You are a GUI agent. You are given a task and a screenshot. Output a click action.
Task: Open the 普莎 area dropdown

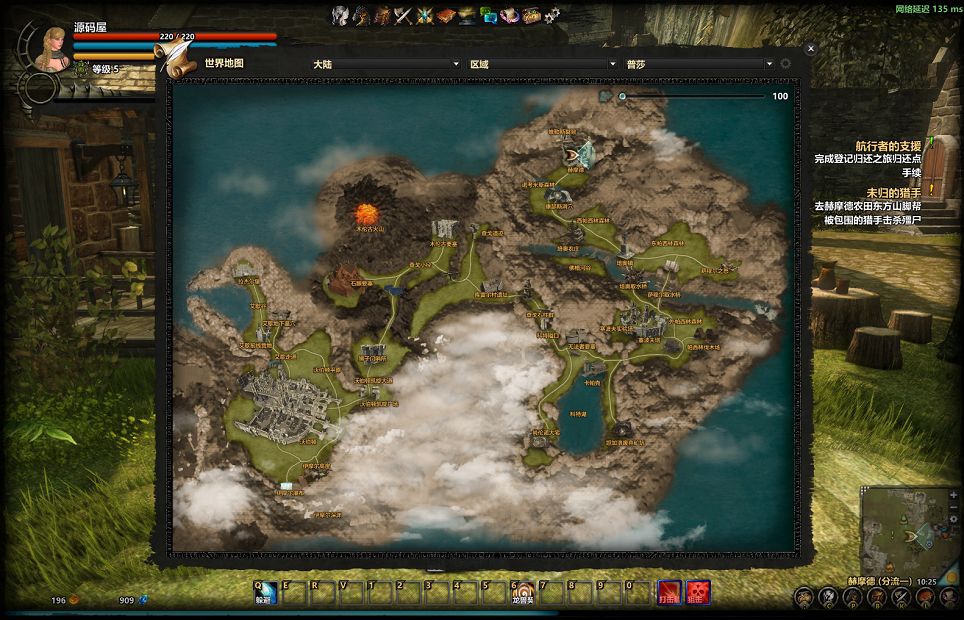click(700, 64)
